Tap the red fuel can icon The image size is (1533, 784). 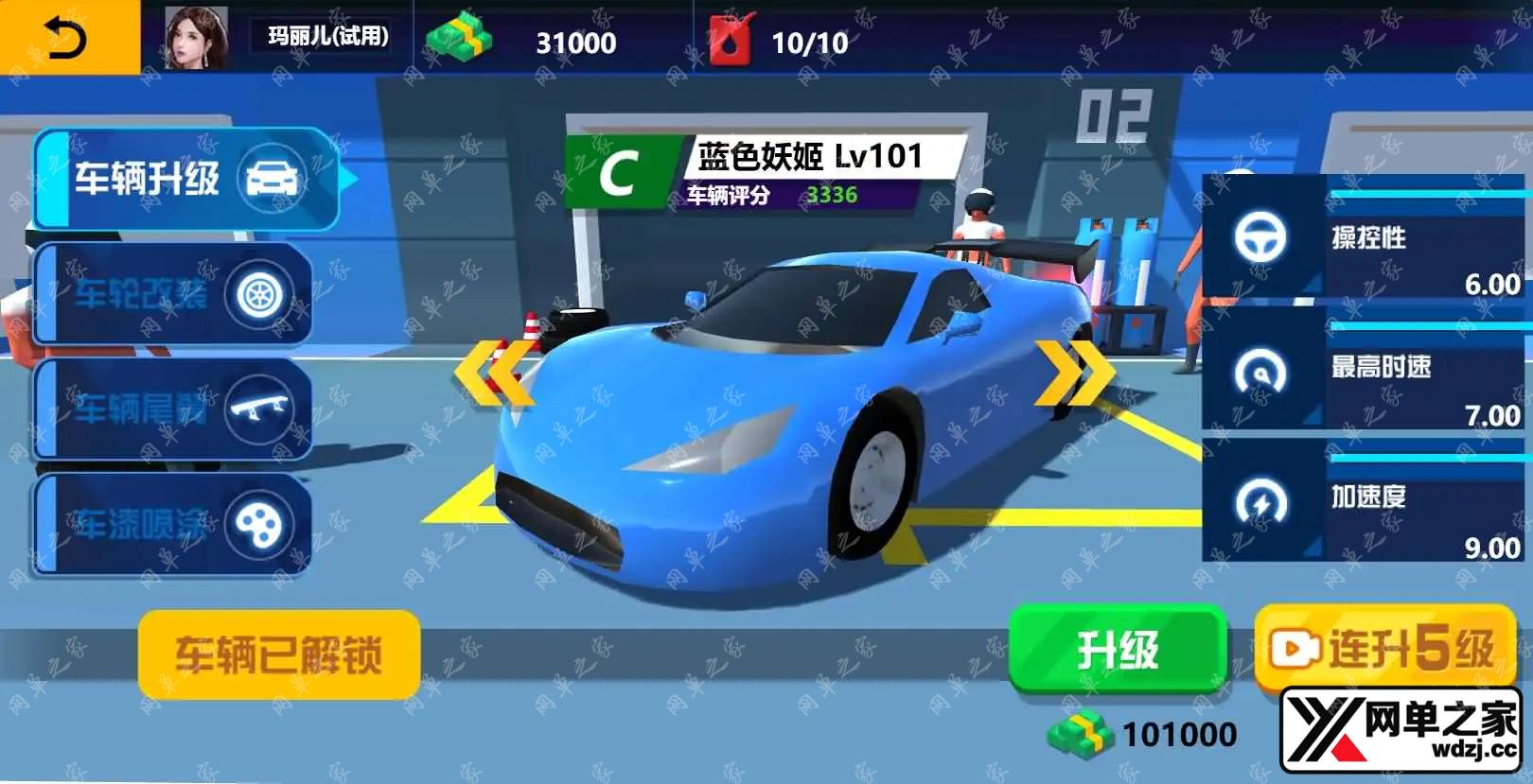731,40
